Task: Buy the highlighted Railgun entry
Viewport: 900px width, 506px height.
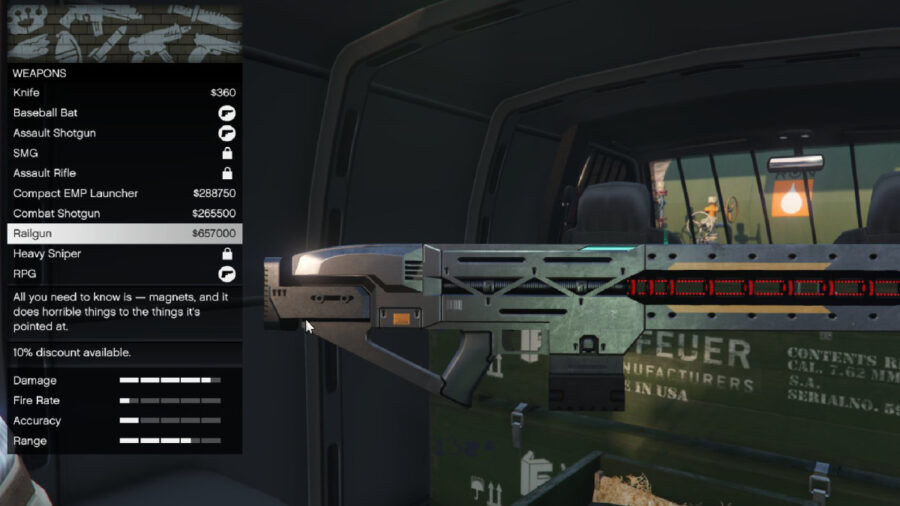Action: pos(124,233)
